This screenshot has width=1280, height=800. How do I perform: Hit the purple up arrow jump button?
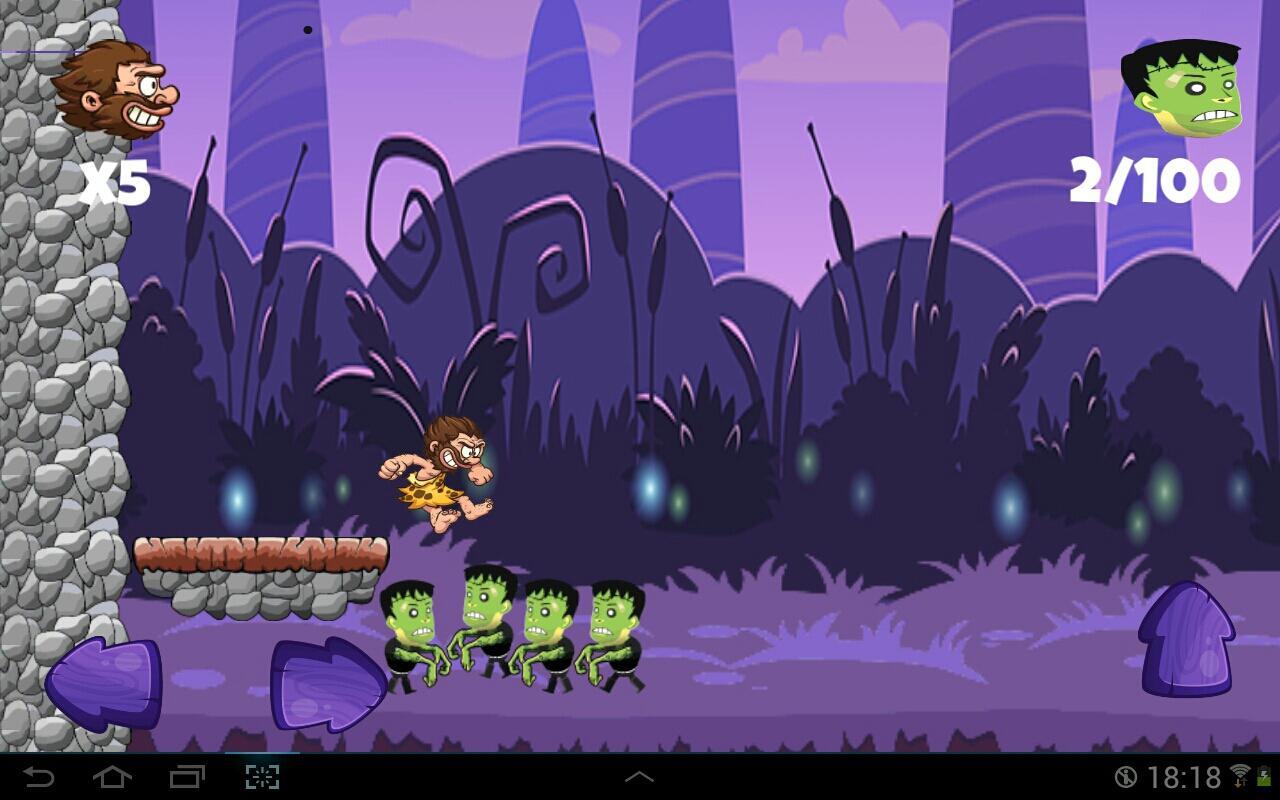click(1187, 640)
